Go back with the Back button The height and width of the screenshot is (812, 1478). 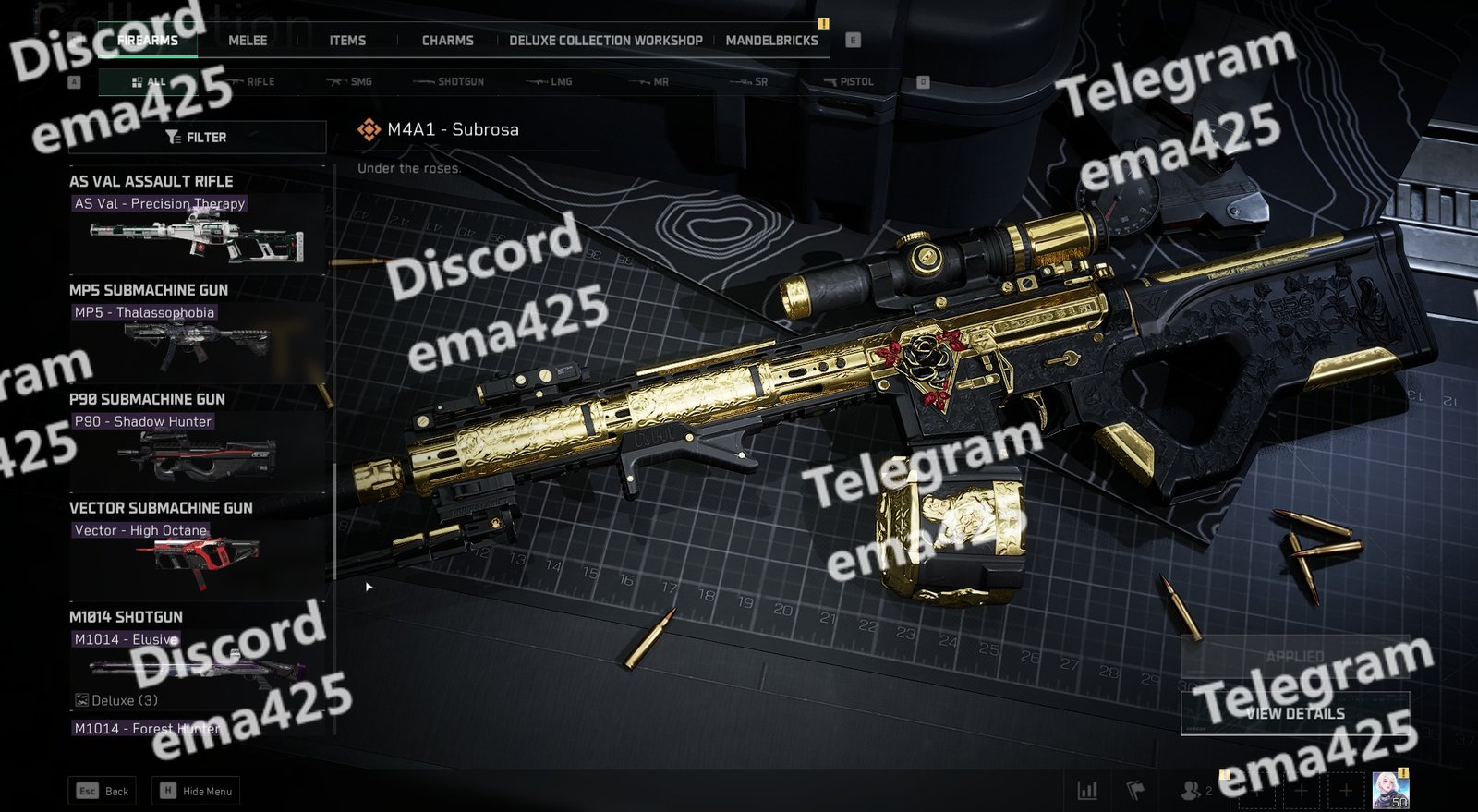coord(103,791)
